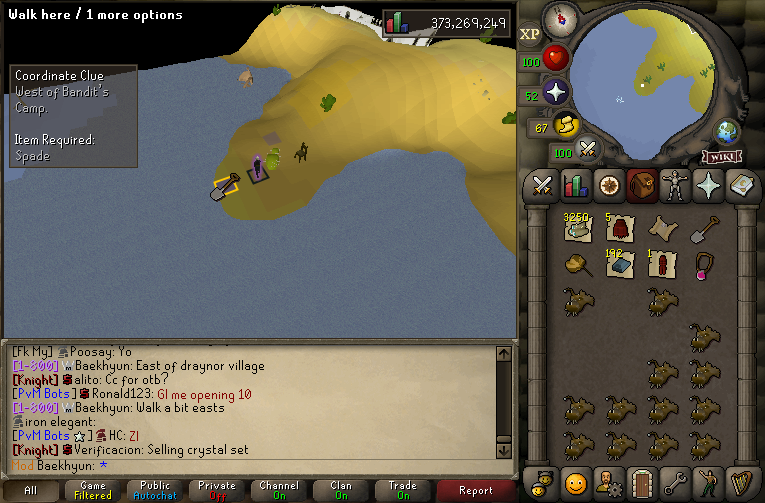This screenshot has width=765, height=503.
Task: Open the Combat Options tab
Action: [543, 186]
